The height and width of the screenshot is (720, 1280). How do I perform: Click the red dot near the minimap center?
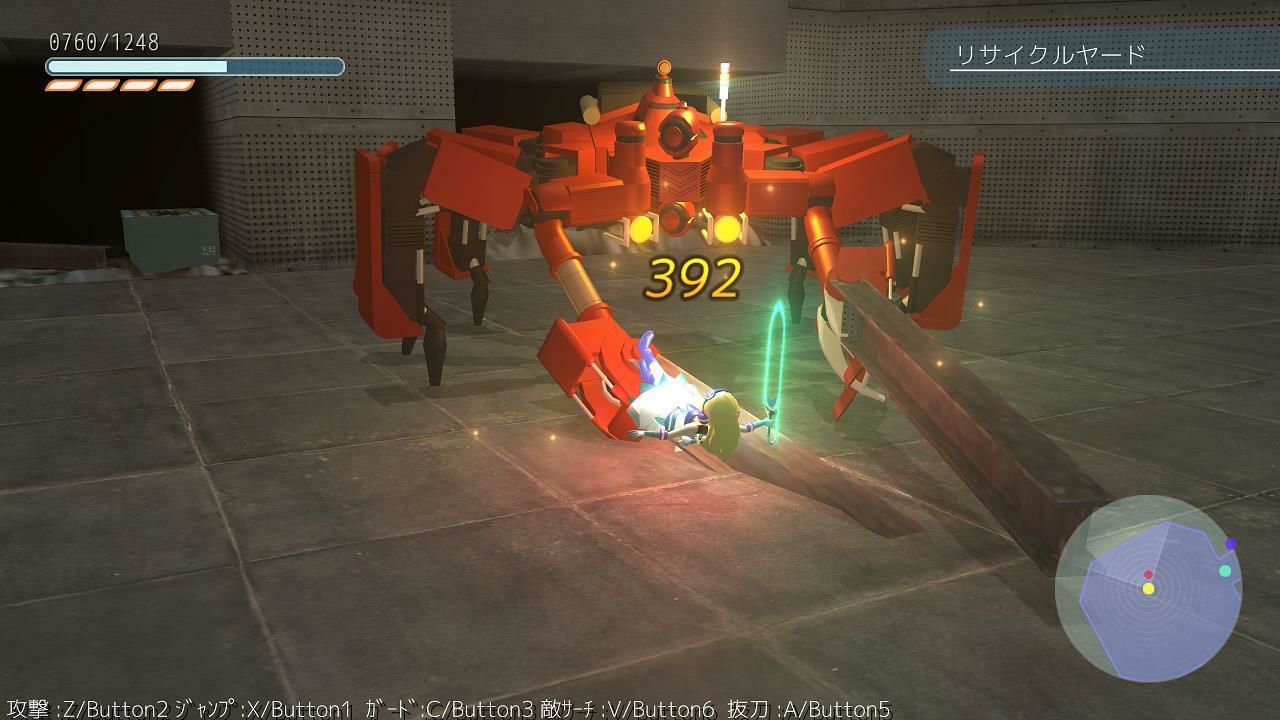(1149, 575)
